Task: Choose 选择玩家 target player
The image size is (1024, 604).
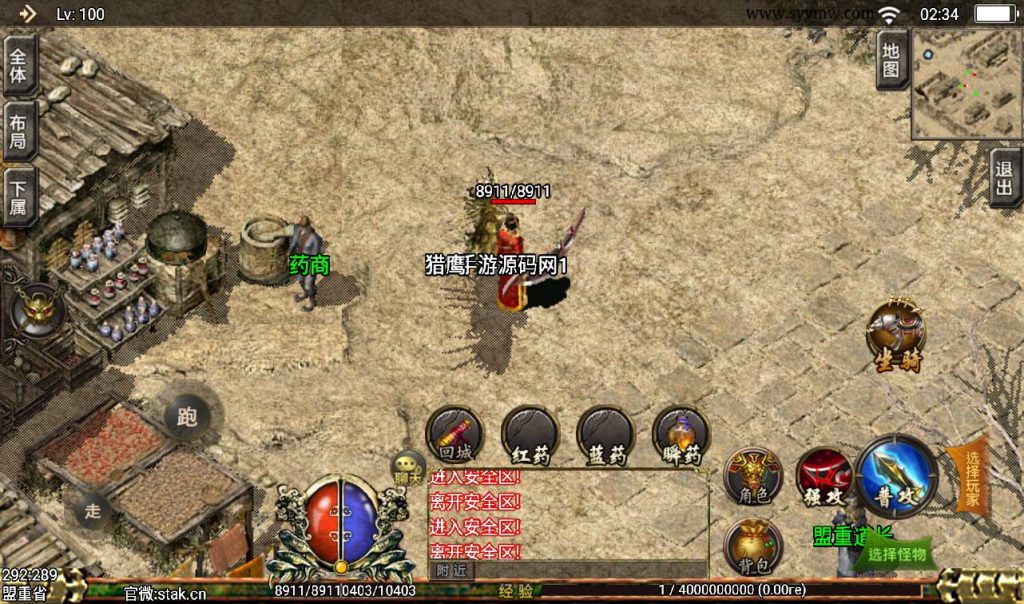Action: (969, 475)
